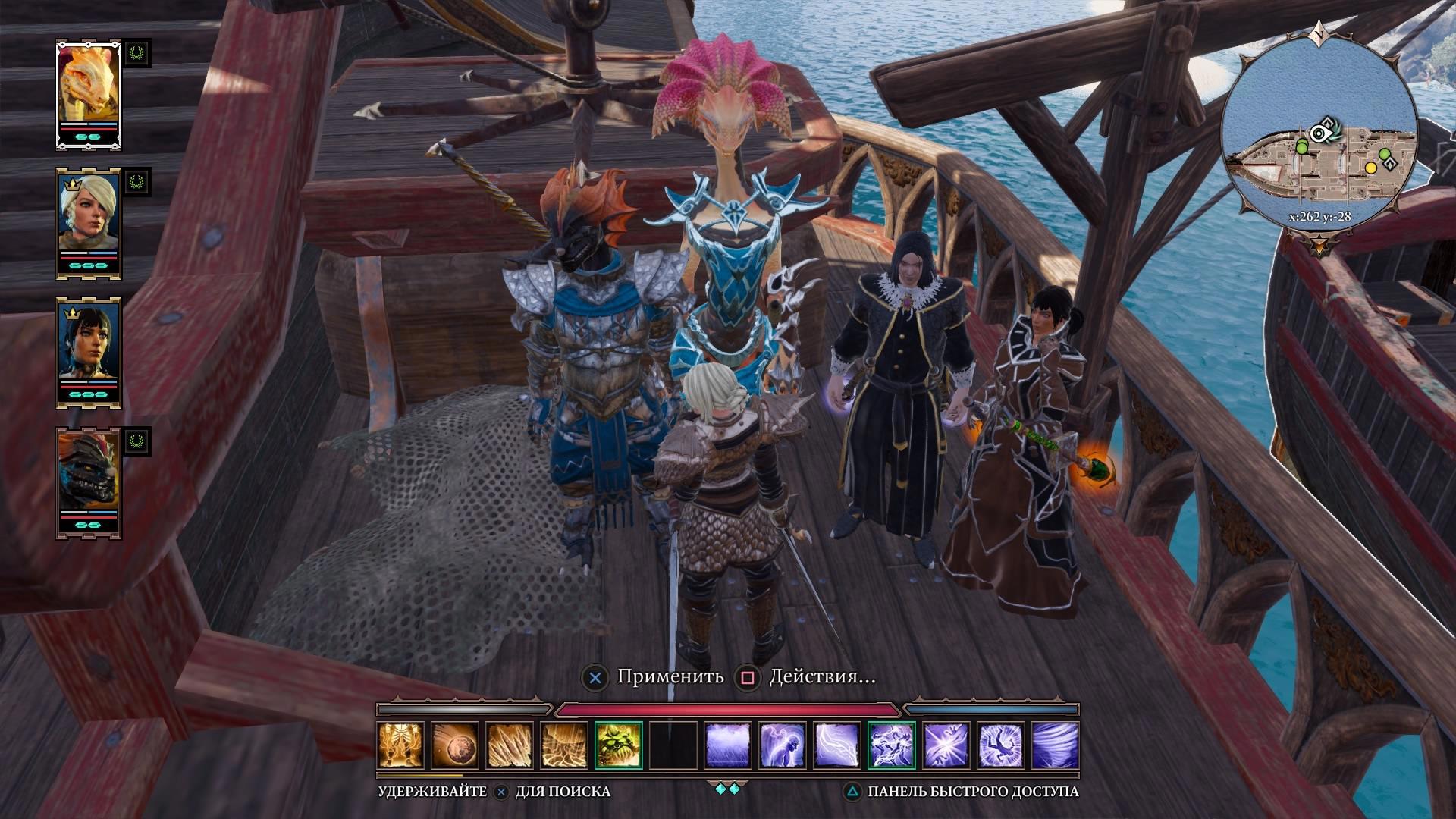Activate the purple starburst flash skill
Screen dimensions: 1456x819
click(946, 745)
